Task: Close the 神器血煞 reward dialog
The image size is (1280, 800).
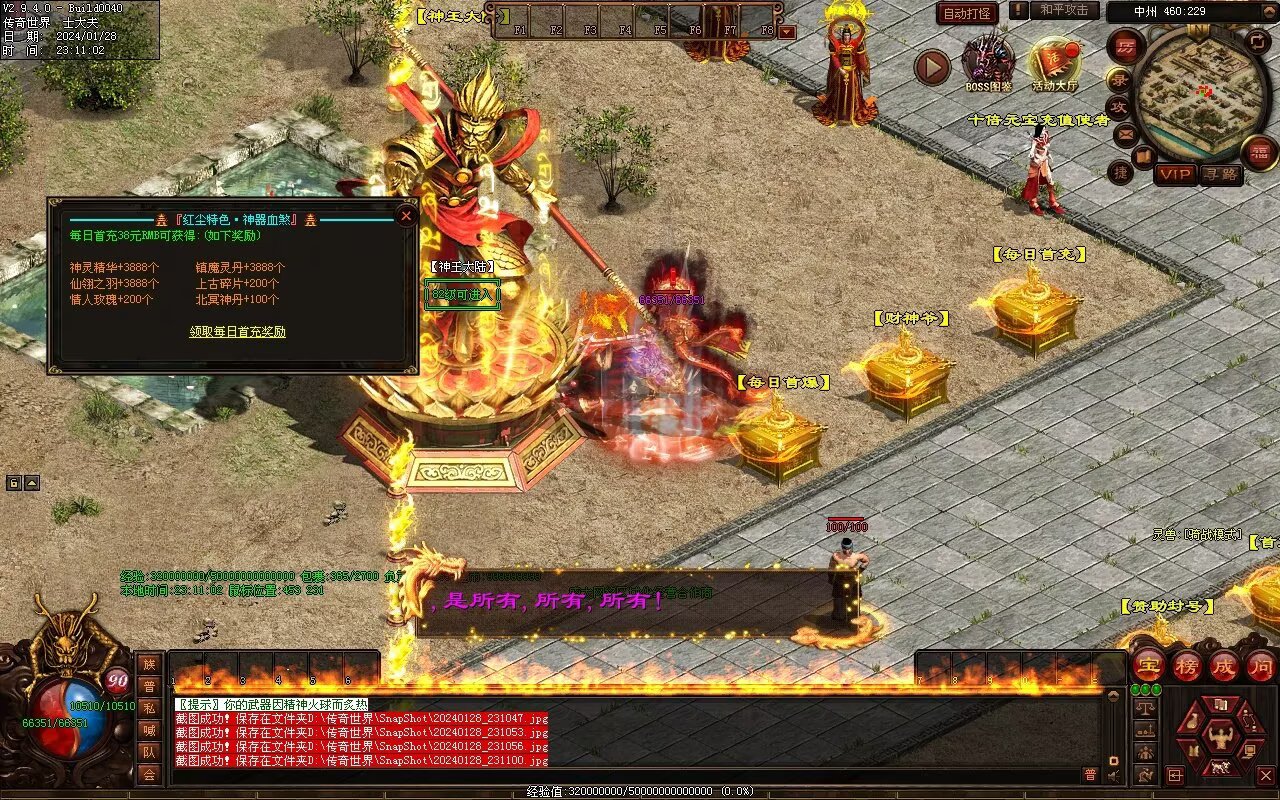Action: tap(406, 215)
